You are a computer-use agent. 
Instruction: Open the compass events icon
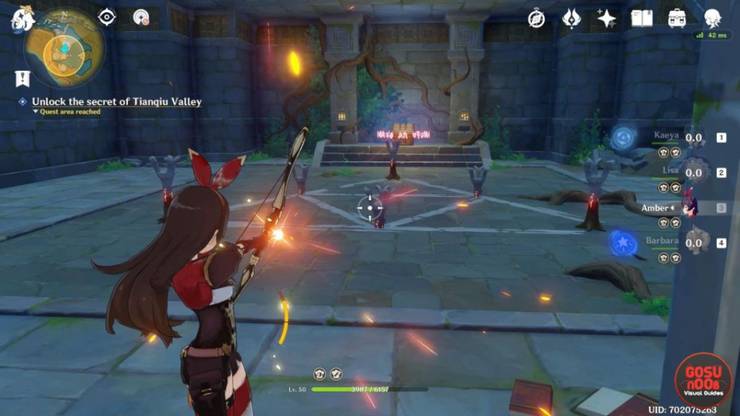pyautogui.click(x=537, y=18)
